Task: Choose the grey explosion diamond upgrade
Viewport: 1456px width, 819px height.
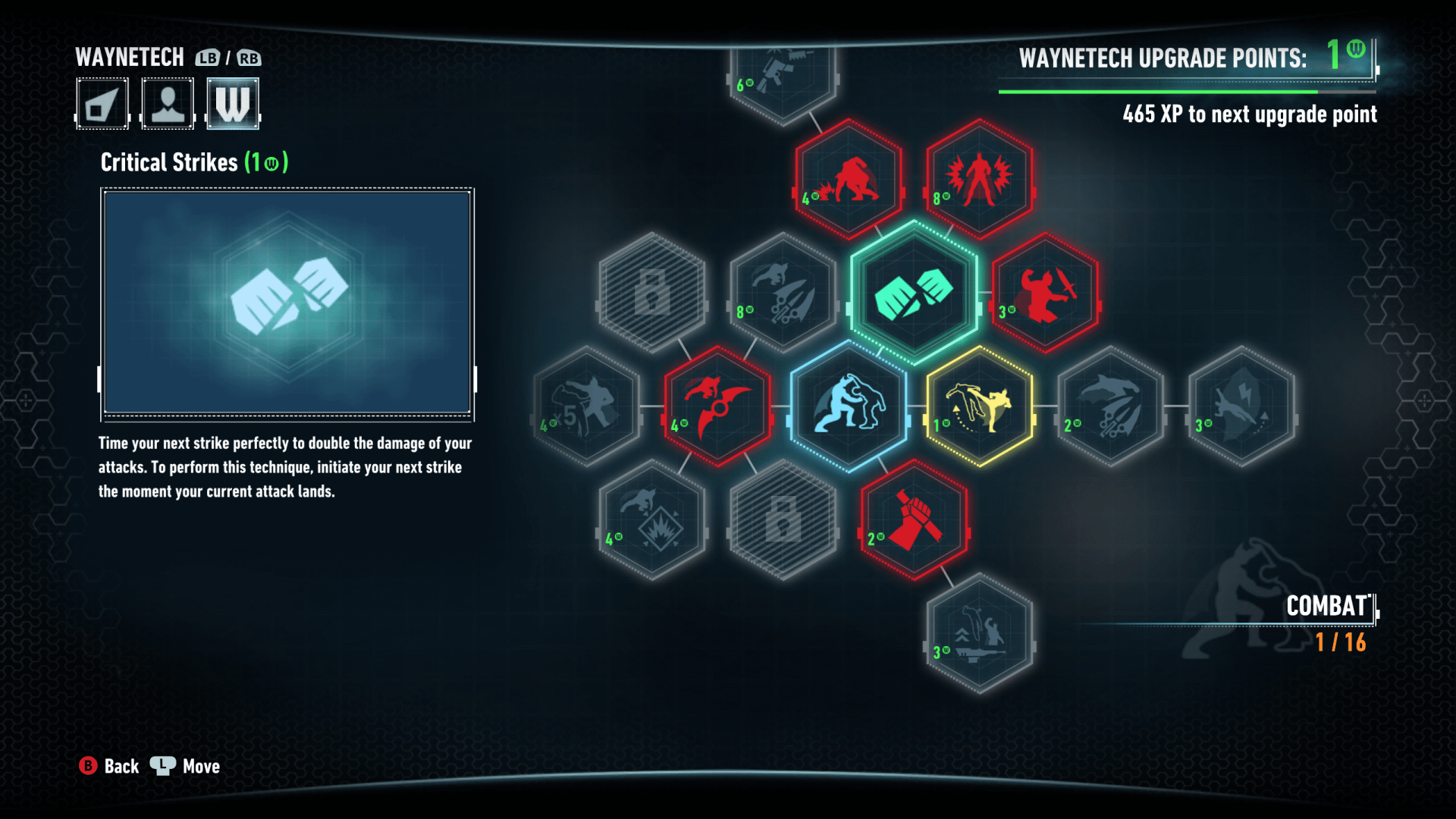Action: (652, 520)
